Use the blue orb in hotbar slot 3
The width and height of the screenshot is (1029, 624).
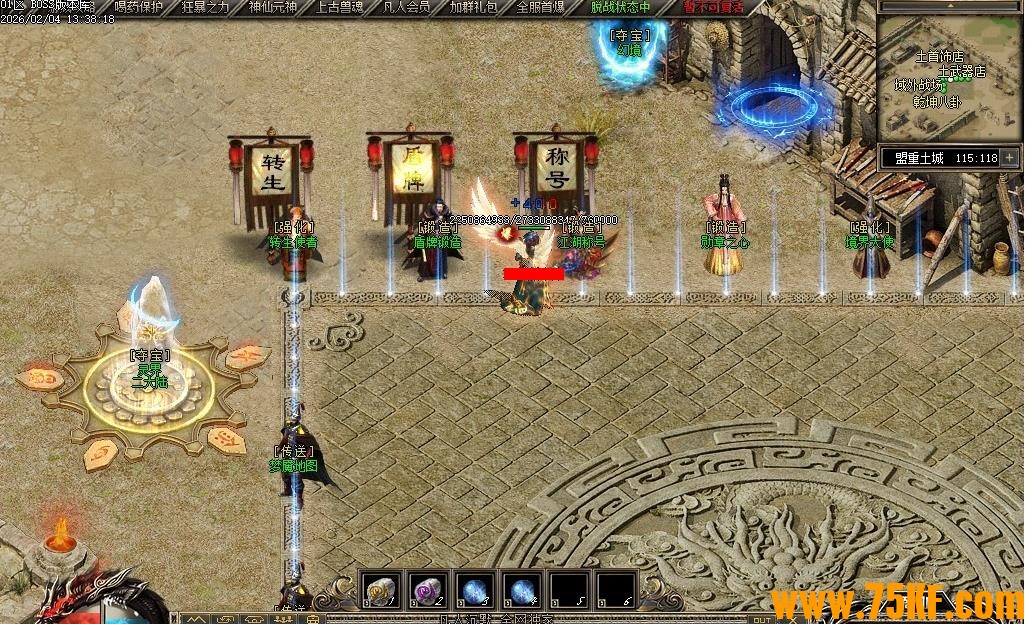(474, 591)
